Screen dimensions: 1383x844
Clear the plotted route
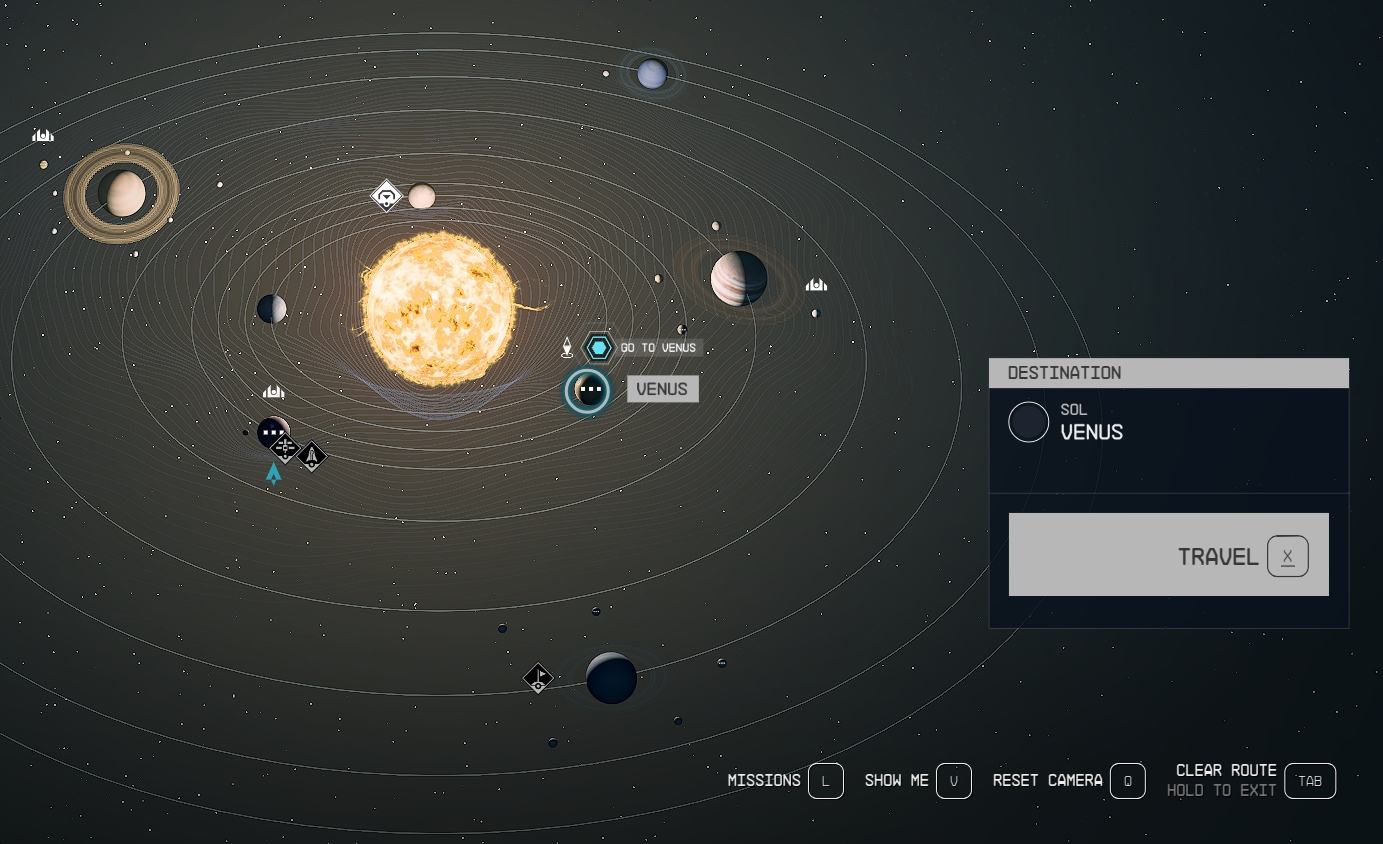pyautogui.click(x=1309, y=781)
